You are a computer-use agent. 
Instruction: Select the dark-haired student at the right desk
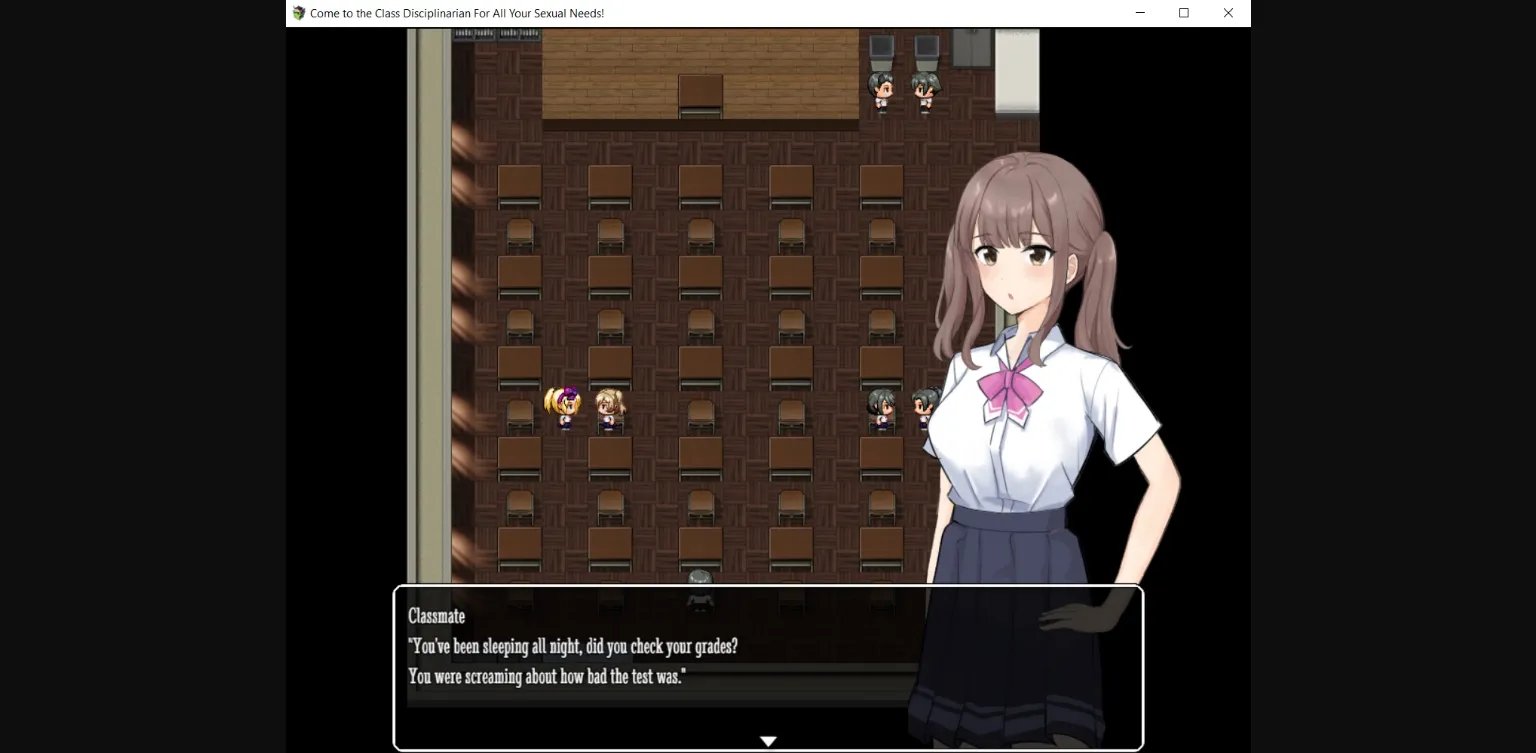click(881, 404)
